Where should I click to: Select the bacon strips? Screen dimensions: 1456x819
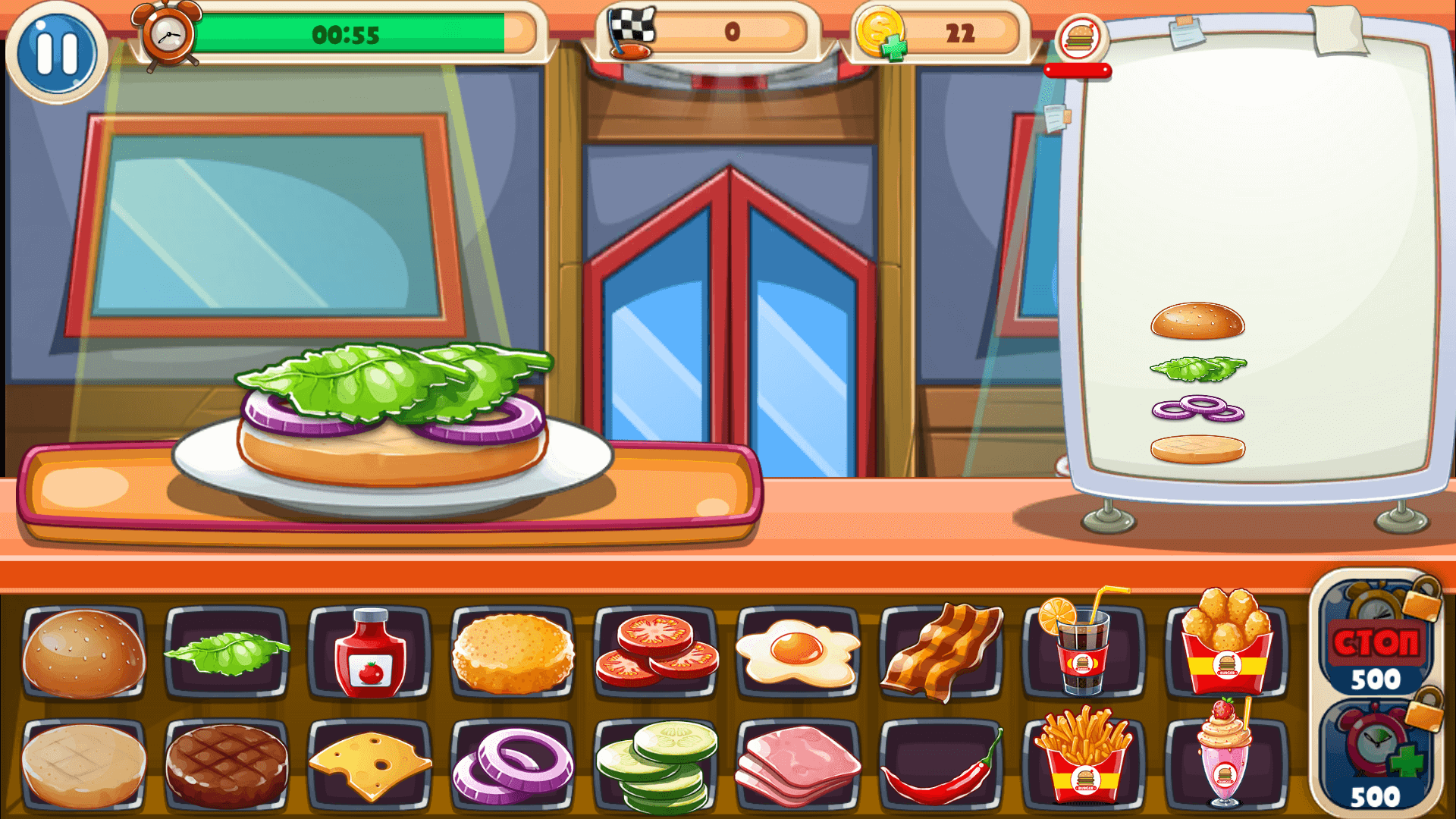[x=942, y=654]
